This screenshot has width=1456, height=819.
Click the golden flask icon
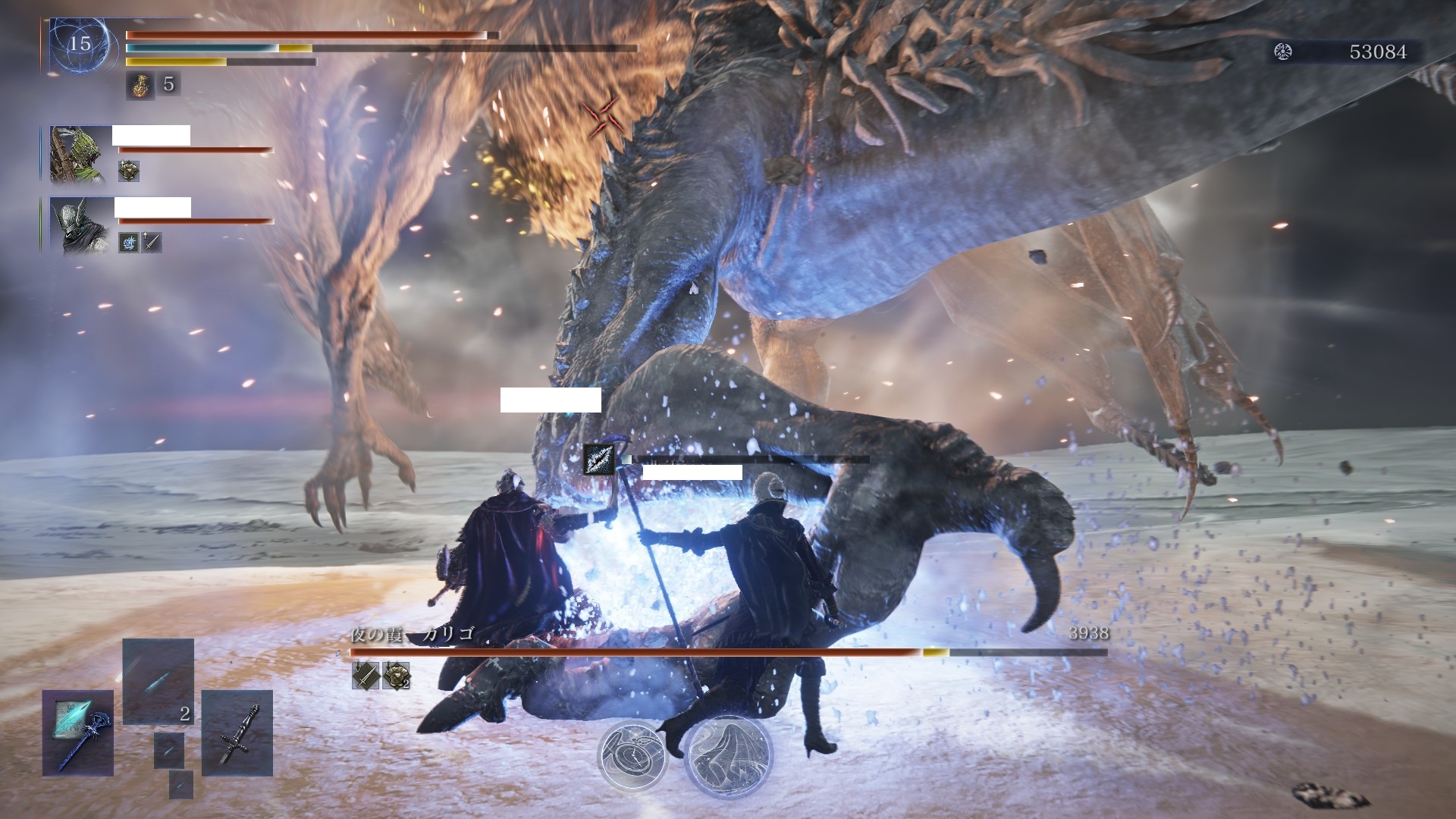pyautogui.click(x=139, y=84)
